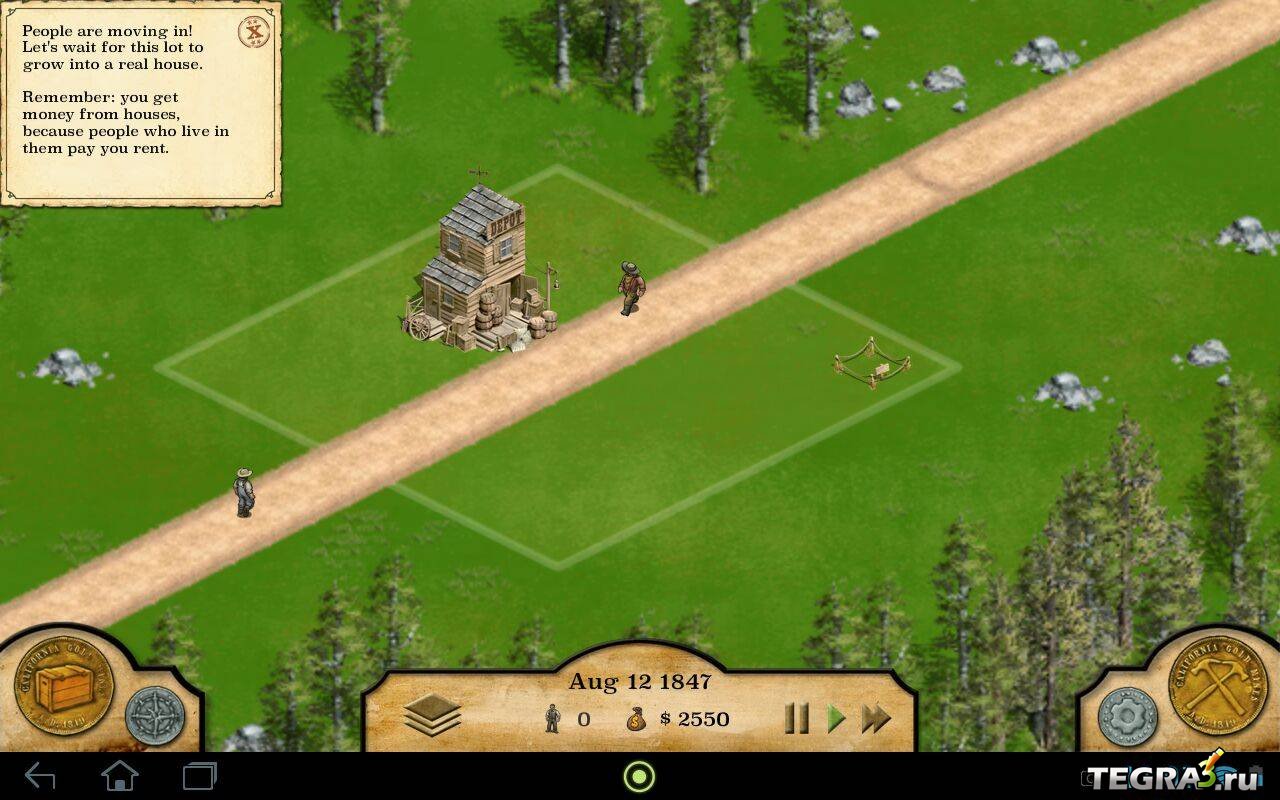Open settings with the silver gear coin
1280x800 pixels.
point(1127,716)
